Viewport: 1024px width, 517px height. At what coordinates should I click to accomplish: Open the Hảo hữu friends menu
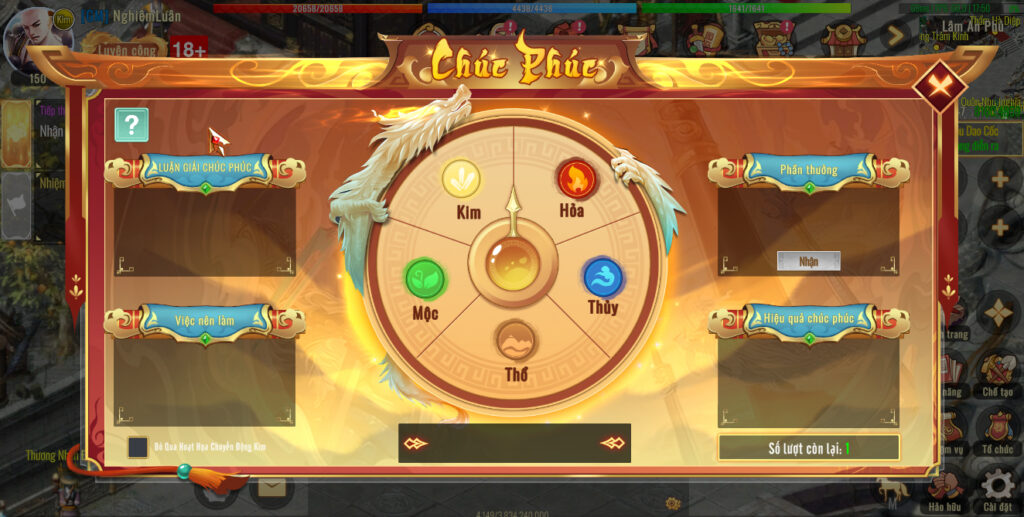tap(945, 486)
